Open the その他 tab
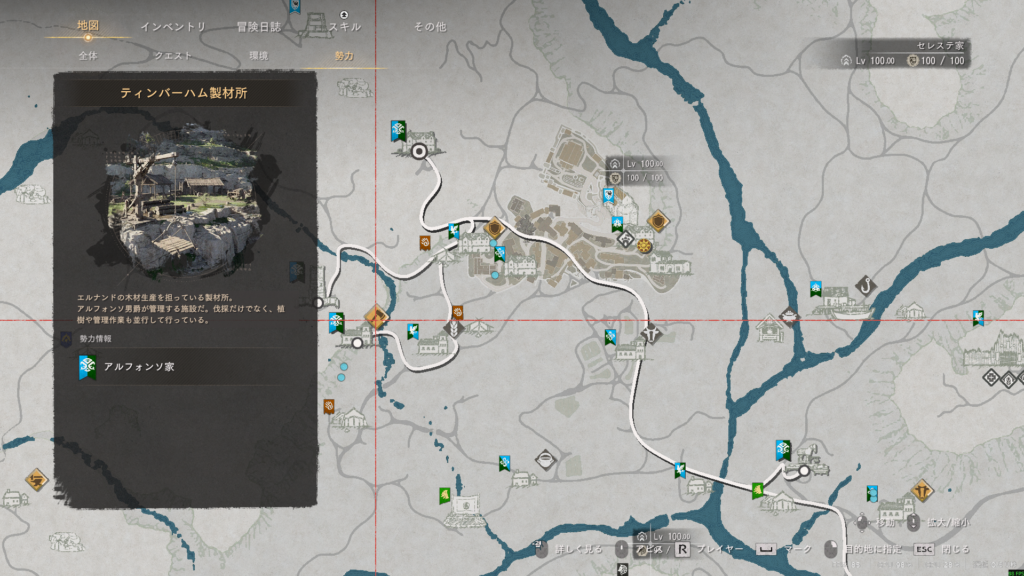Image resolution: width=1024 pixels, height=576 pixels. click(x=430, y=26)
